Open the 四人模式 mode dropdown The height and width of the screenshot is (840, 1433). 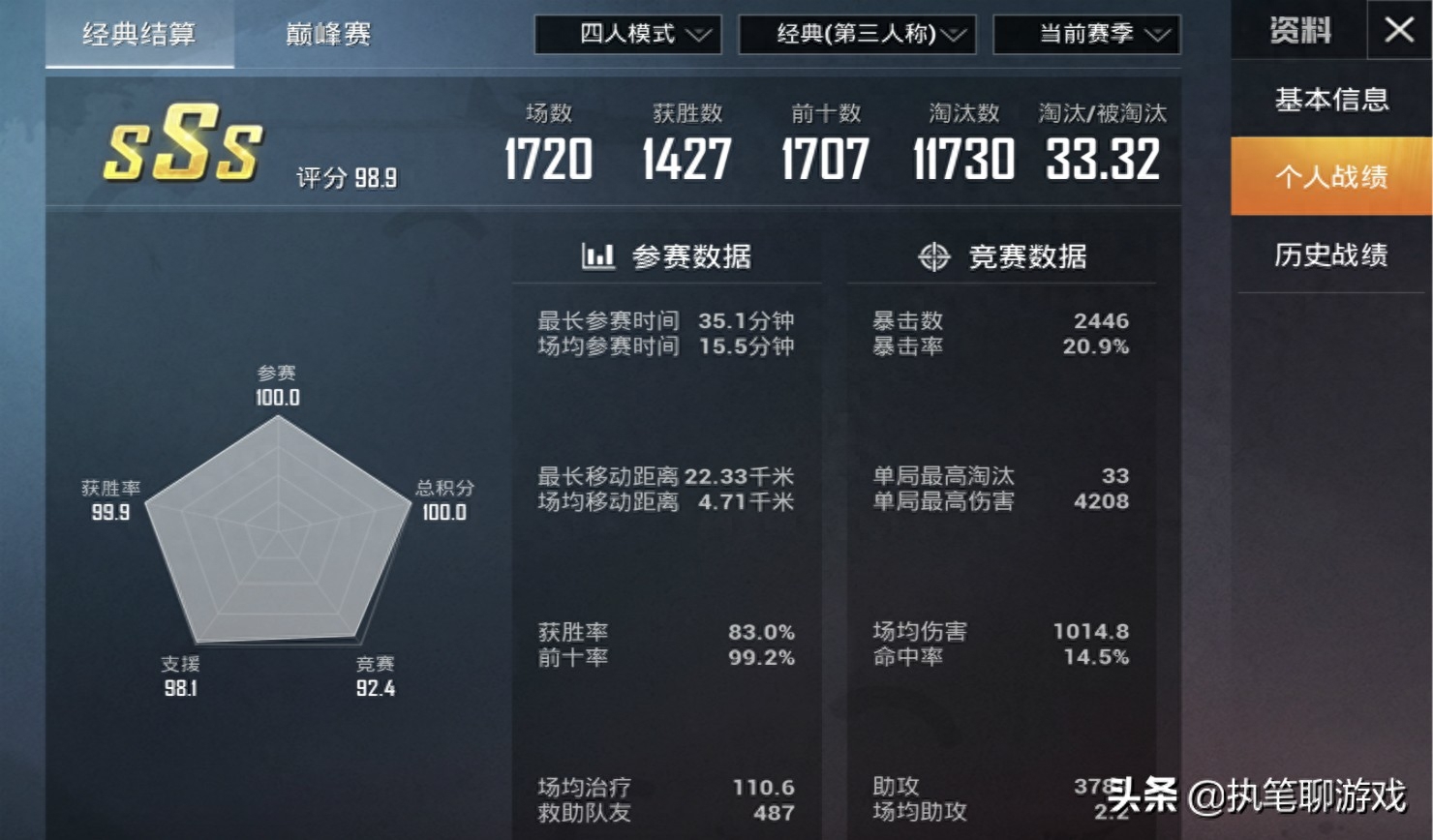pyautogui.click(x=627, y=35)
